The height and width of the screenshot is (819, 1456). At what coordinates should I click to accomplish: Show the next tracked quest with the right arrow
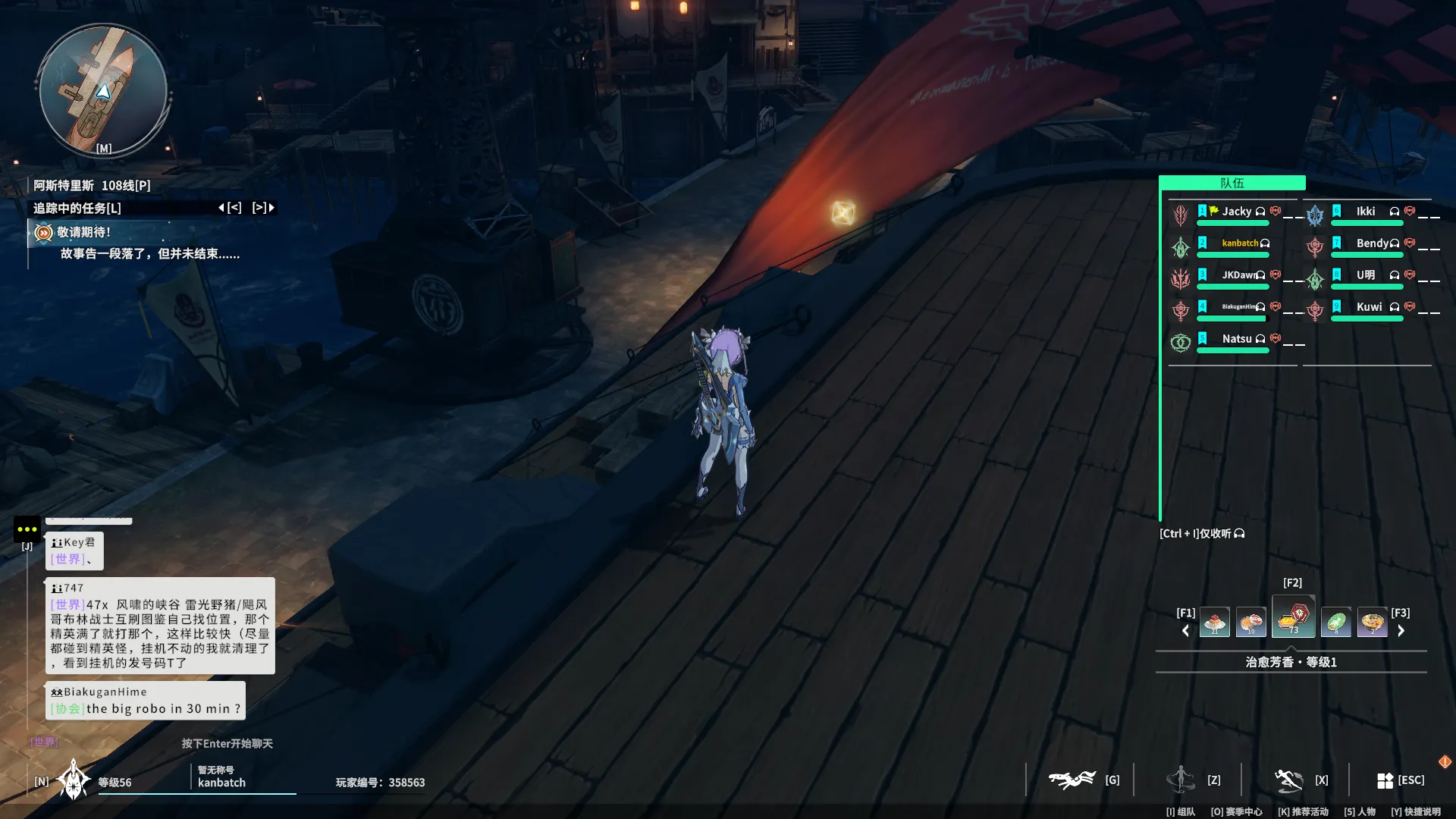click(x=271, y=208)
